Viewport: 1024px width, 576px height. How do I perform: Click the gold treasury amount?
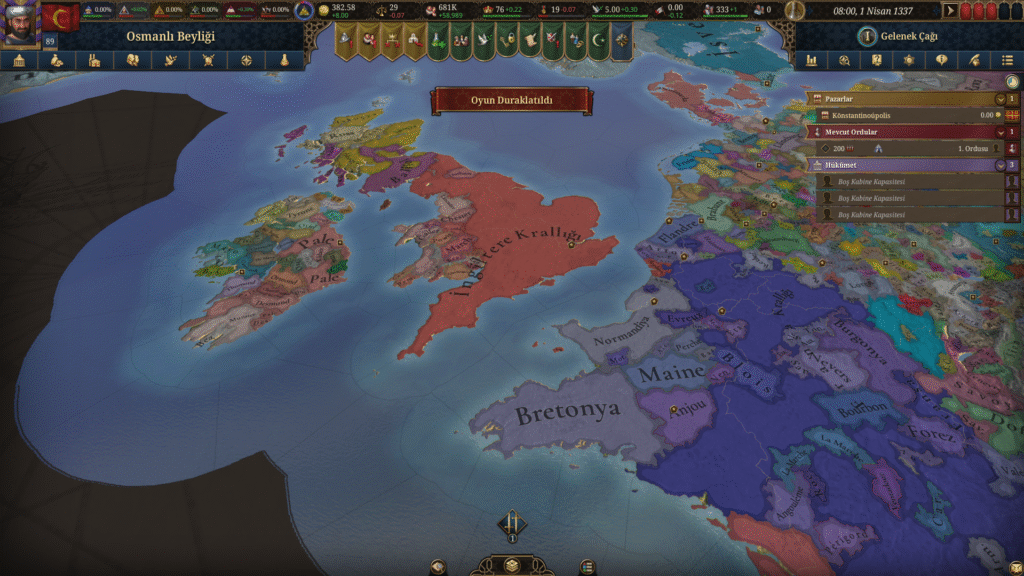(x=343, y=8)
